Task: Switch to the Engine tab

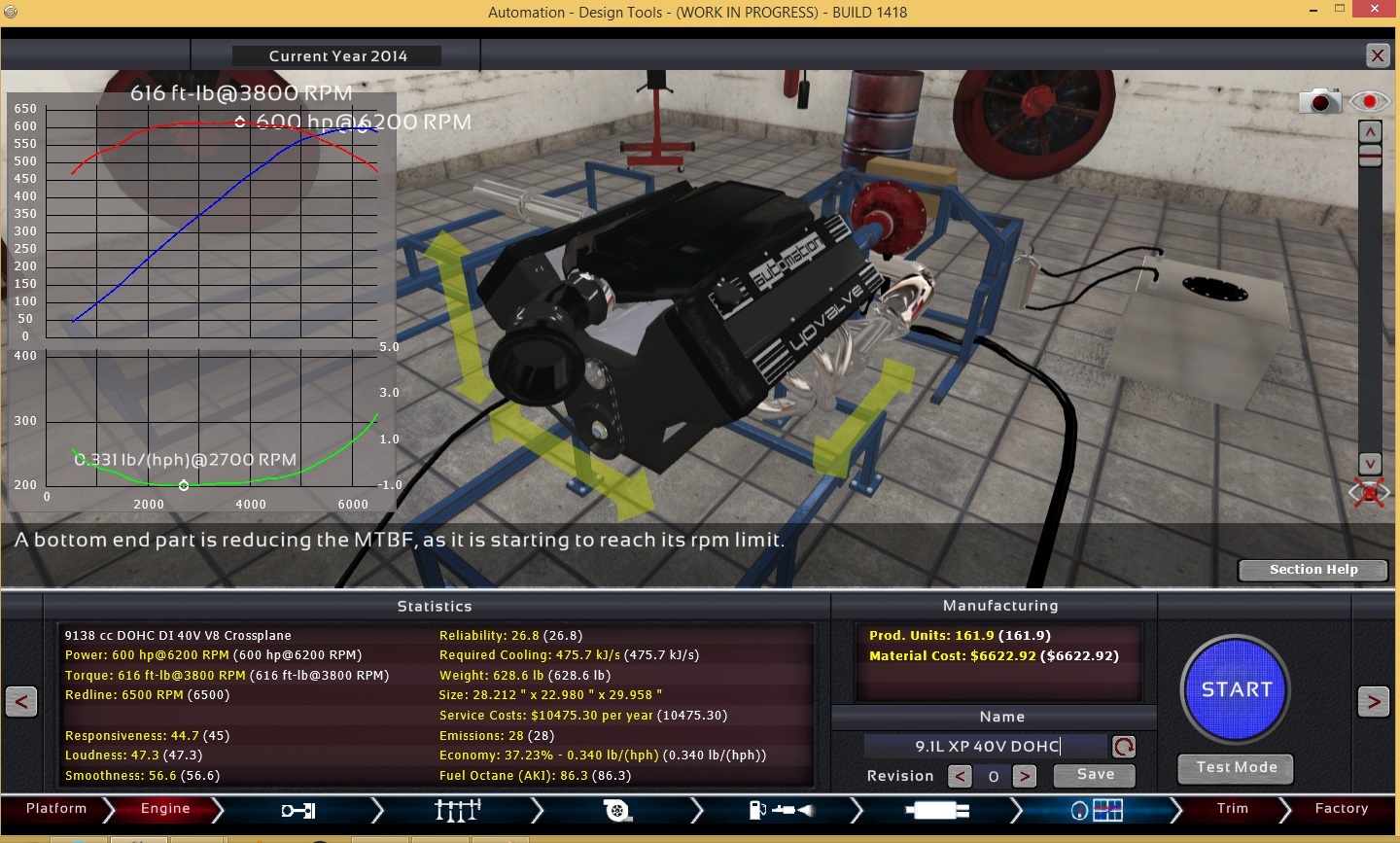Action: (x=165, y=809)
